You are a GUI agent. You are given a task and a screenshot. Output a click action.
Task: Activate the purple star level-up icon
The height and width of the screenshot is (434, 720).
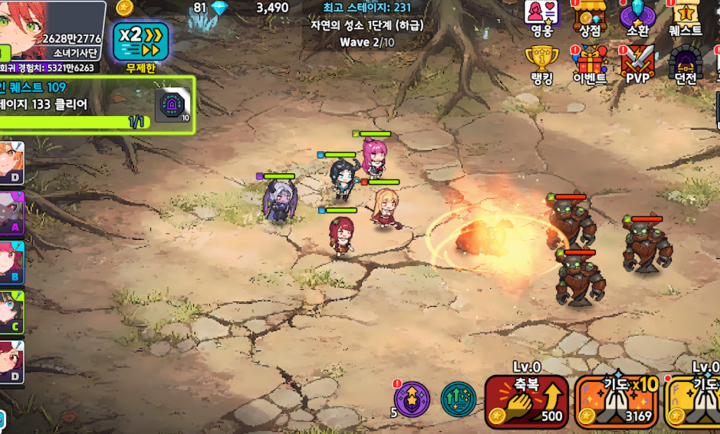[x=411, y=399]
